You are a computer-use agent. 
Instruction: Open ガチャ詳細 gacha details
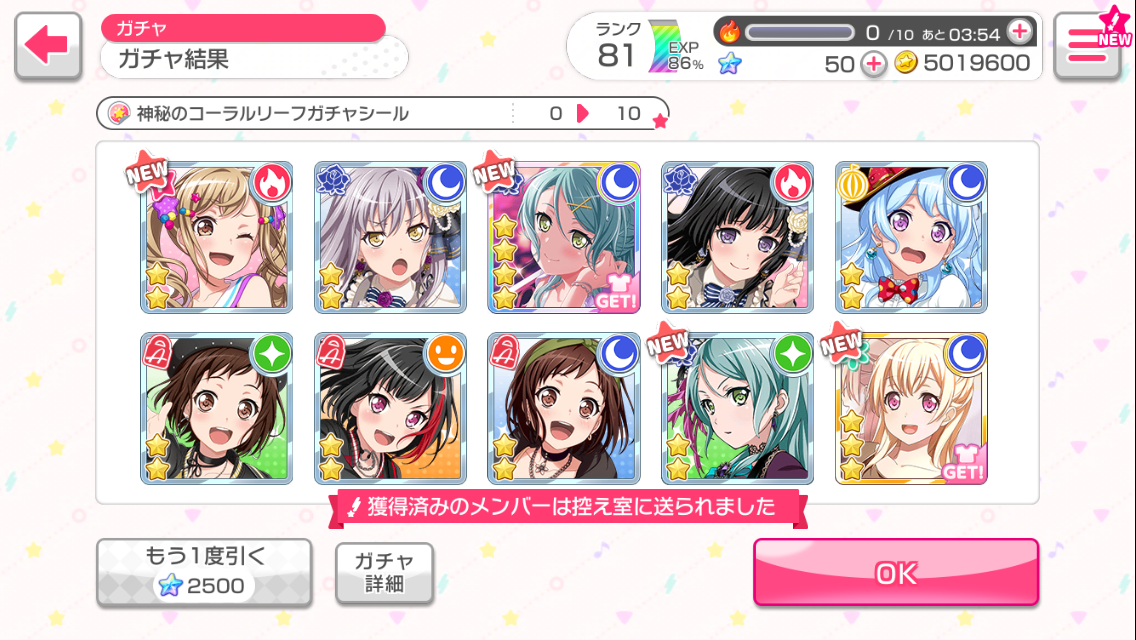(384, 573)
